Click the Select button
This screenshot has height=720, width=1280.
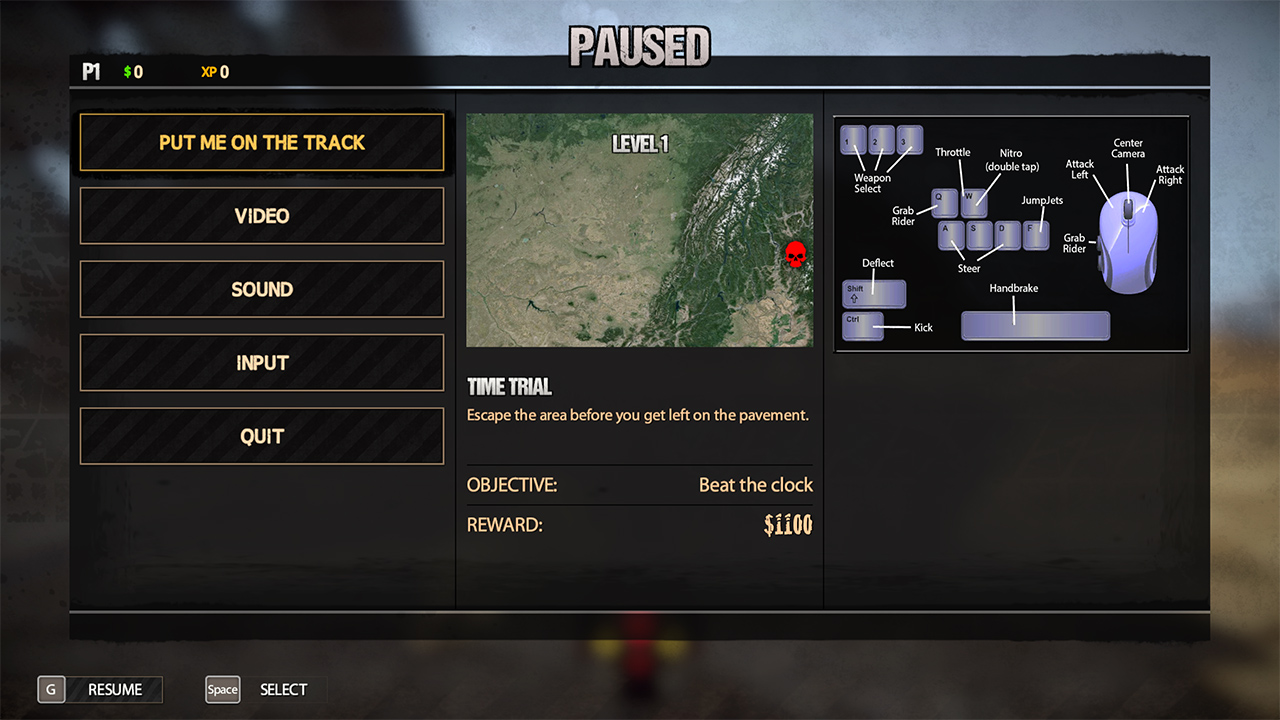265,689
